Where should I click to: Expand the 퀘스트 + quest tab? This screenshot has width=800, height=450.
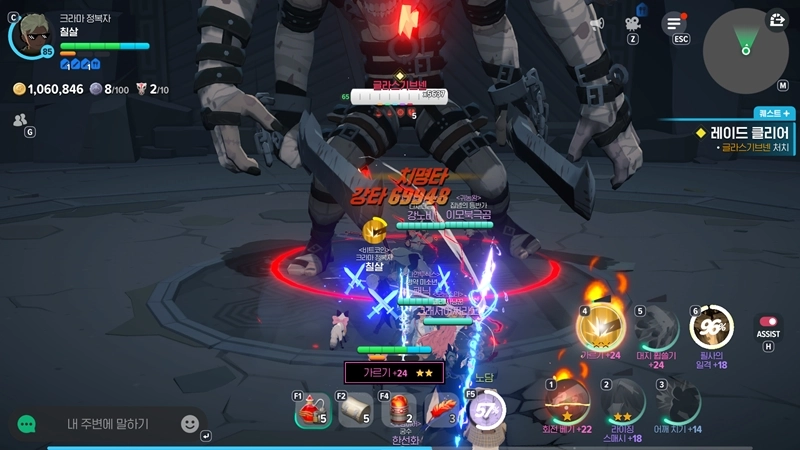[774, 114]
